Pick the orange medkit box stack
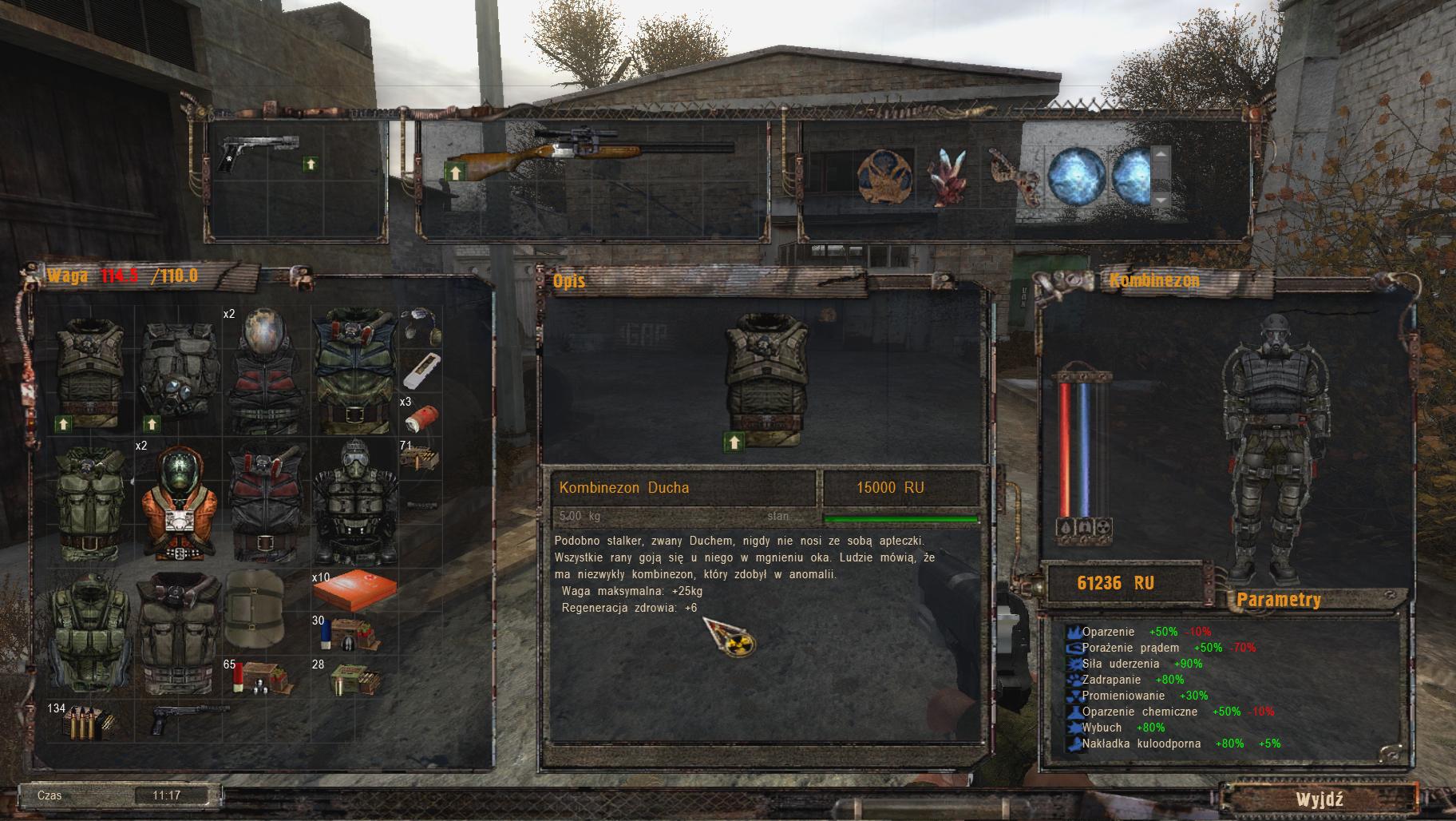This screenshot has height=821, width=1456. pos(354,591)
